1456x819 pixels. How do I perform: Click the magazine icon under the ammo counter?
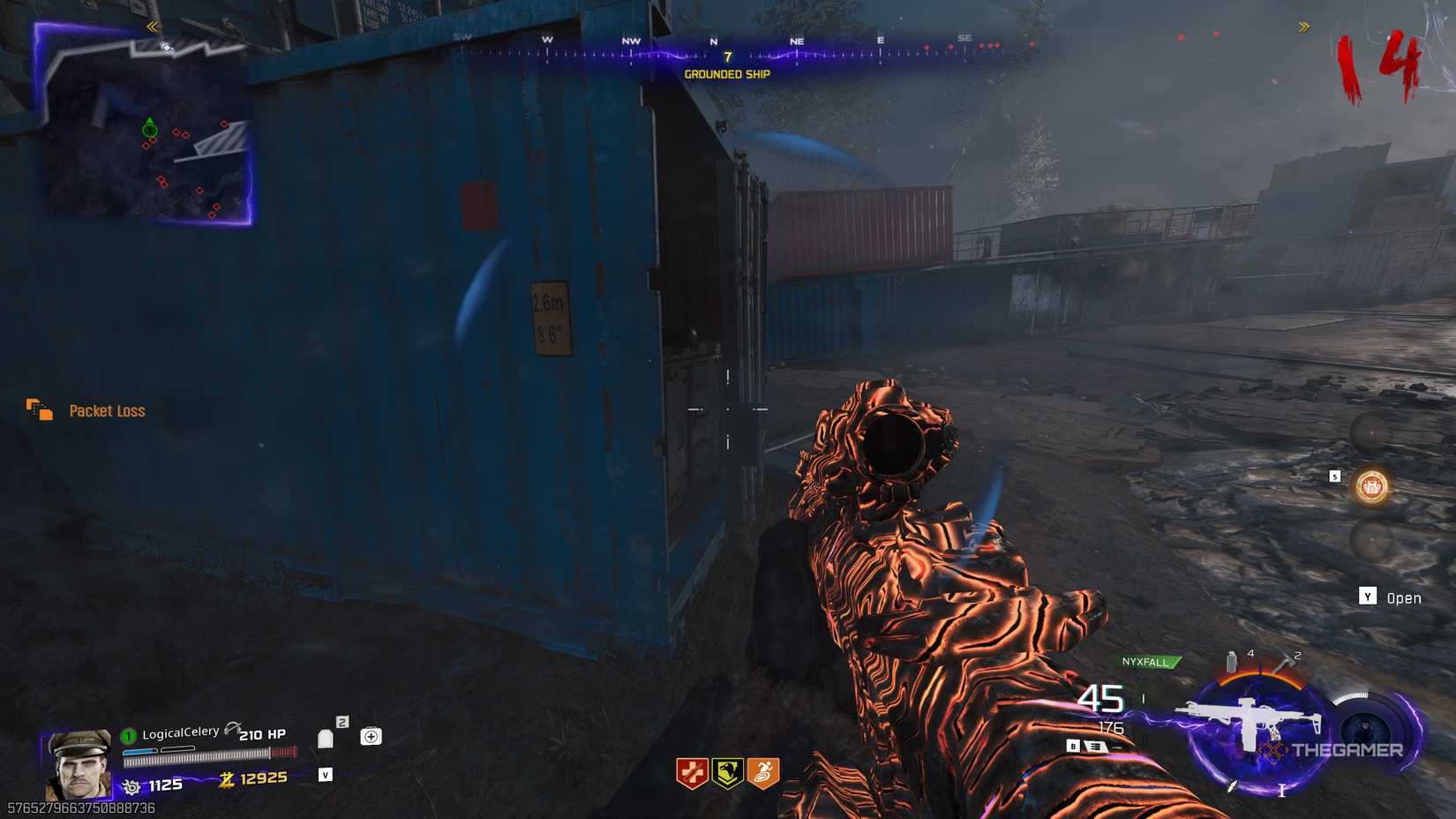point(1095,746)
